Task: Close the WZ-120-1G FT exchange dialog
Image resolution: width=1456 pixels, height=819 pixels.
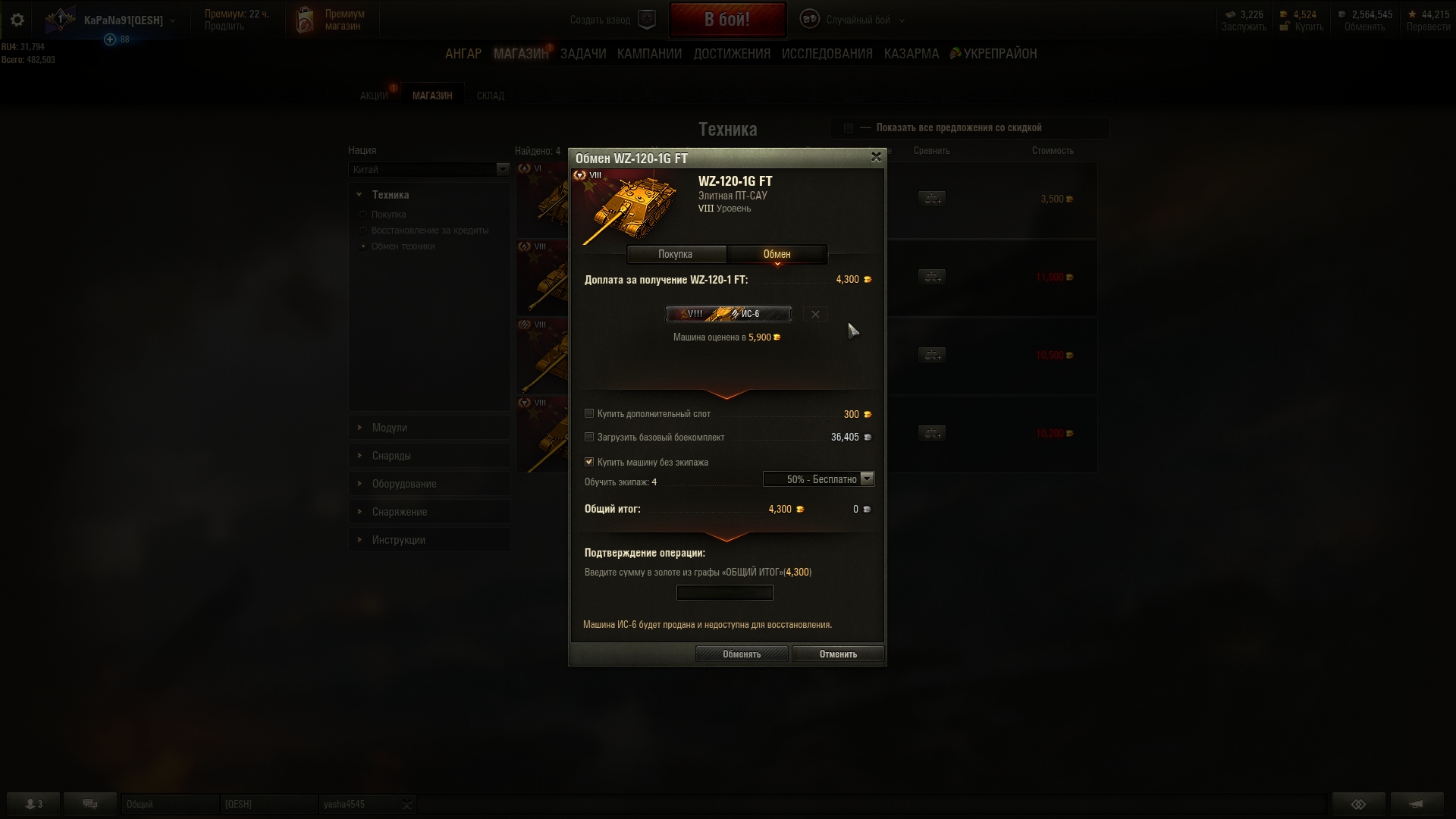Action: [876, 157]
